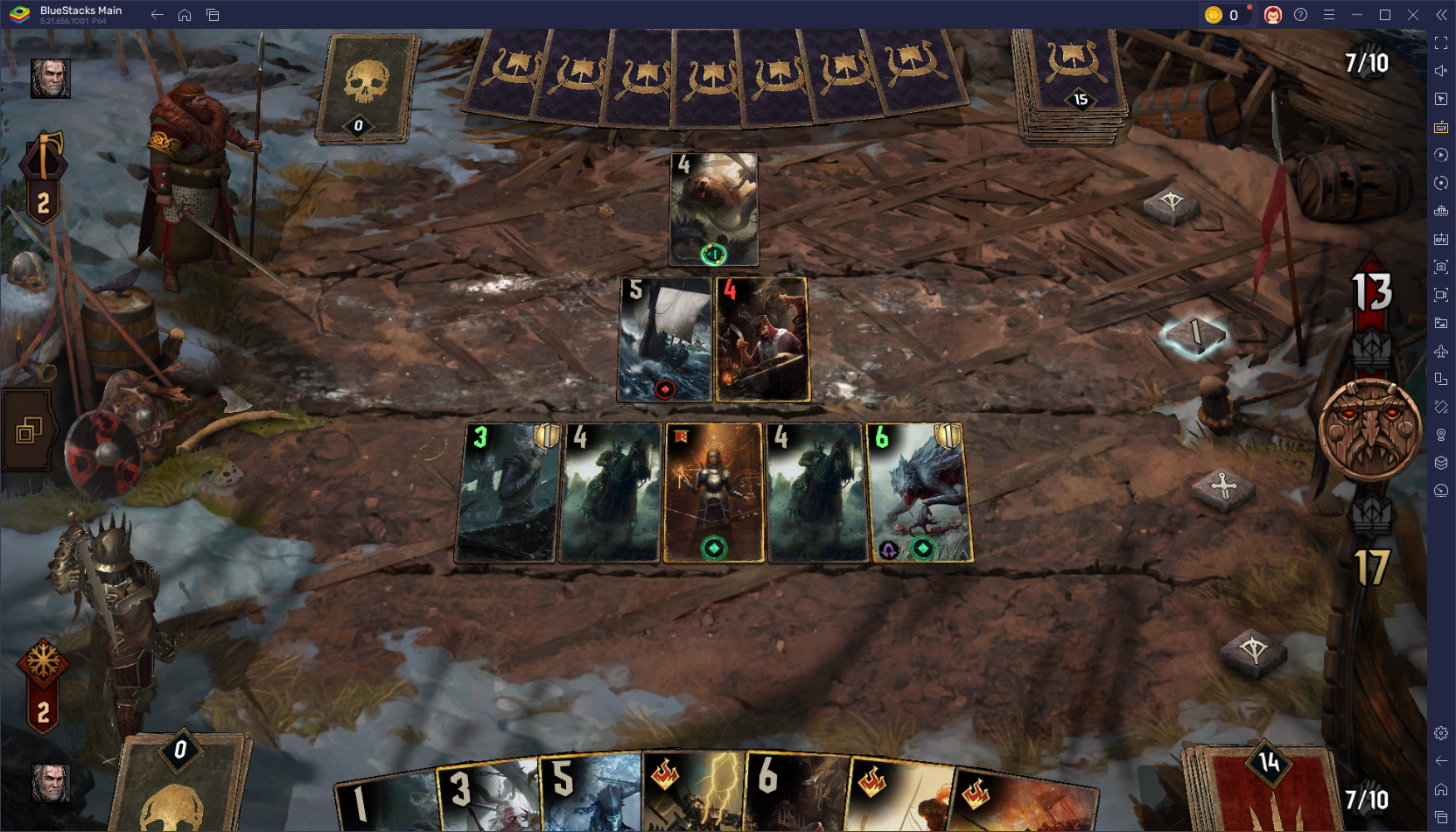Capture a screenshot with the sidebar camera tool
The image size is (1456, 832).
point(1440,267)
